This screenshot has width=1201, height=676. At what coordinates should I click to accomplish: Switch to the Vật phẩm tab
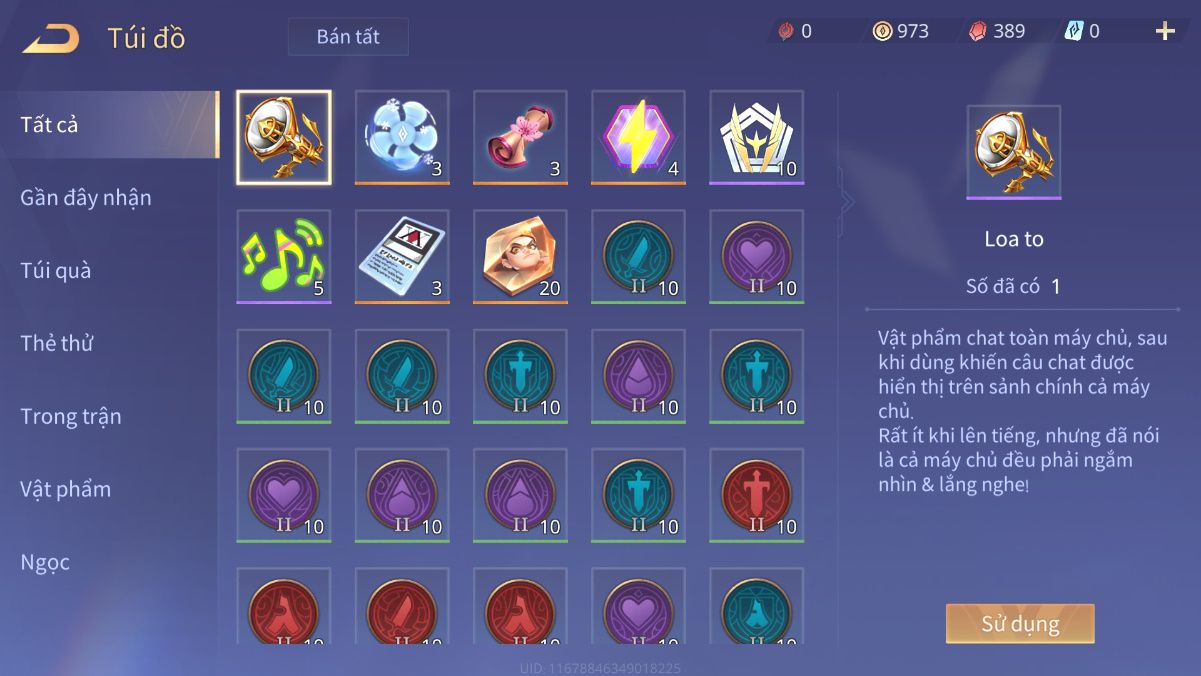pyautogui.click(x=66, y=490)
